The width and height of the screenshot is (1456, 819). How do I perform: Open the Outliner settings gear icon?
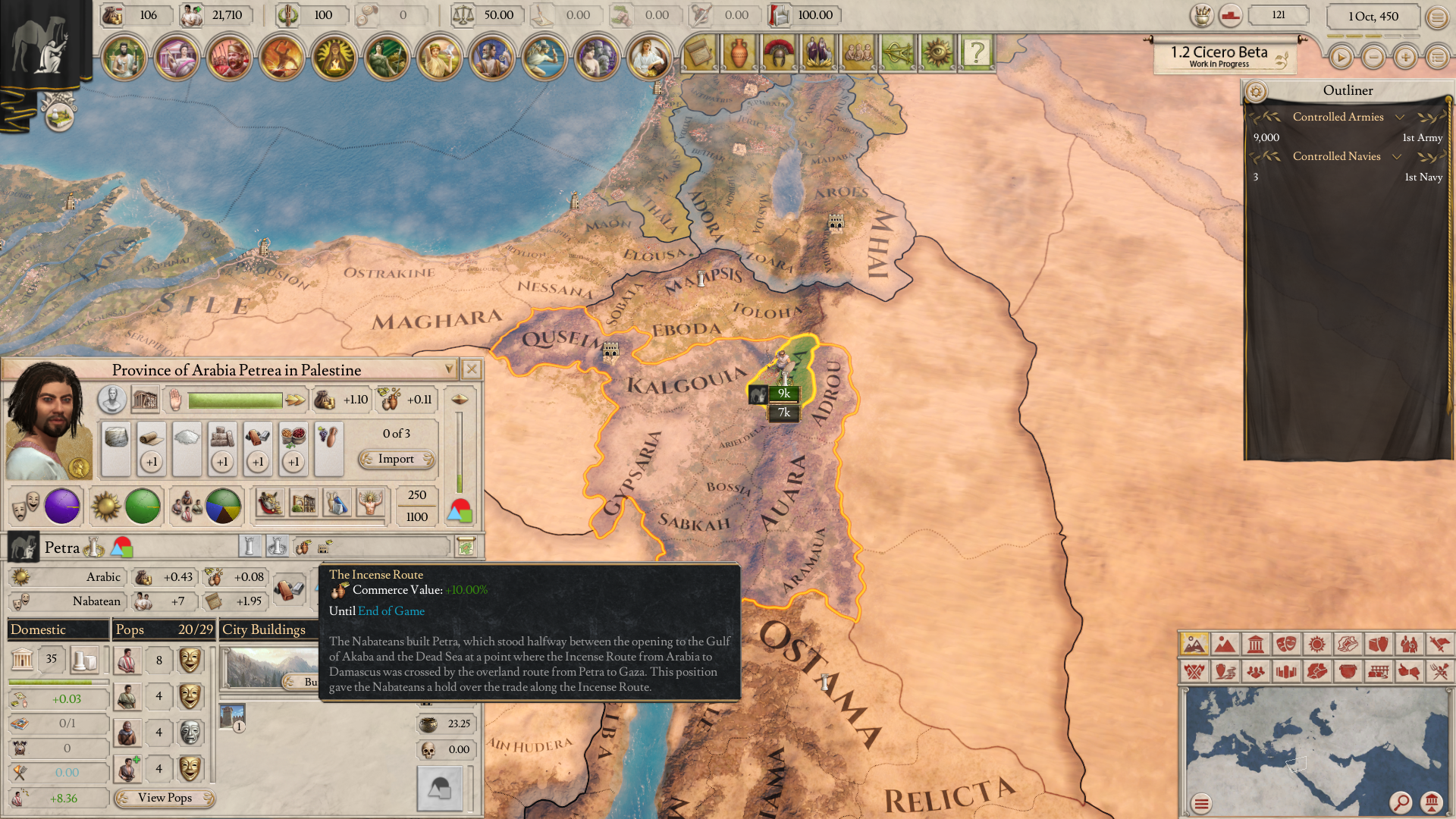(x=1256, y=92)
